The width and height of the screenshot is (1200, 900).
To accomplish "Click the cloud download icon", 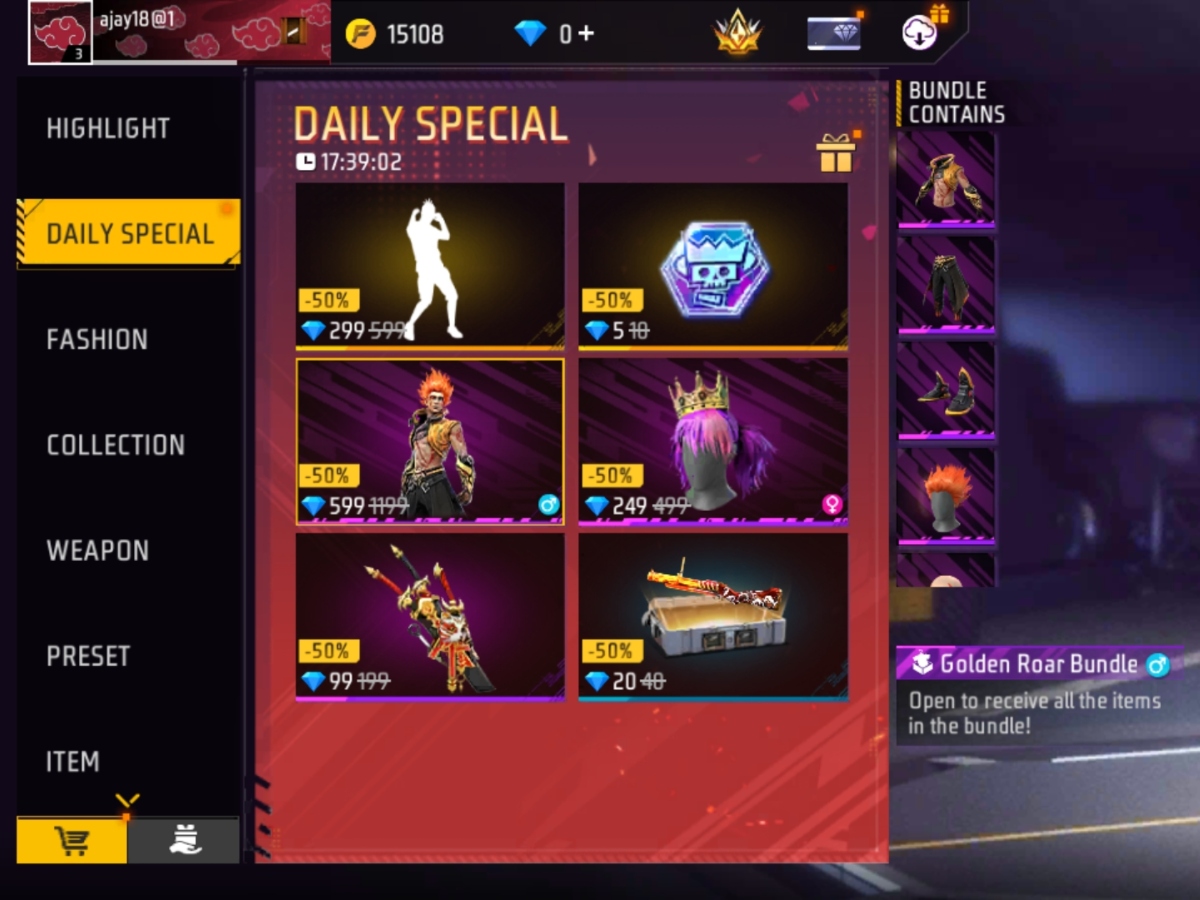I will pos(920,32).
